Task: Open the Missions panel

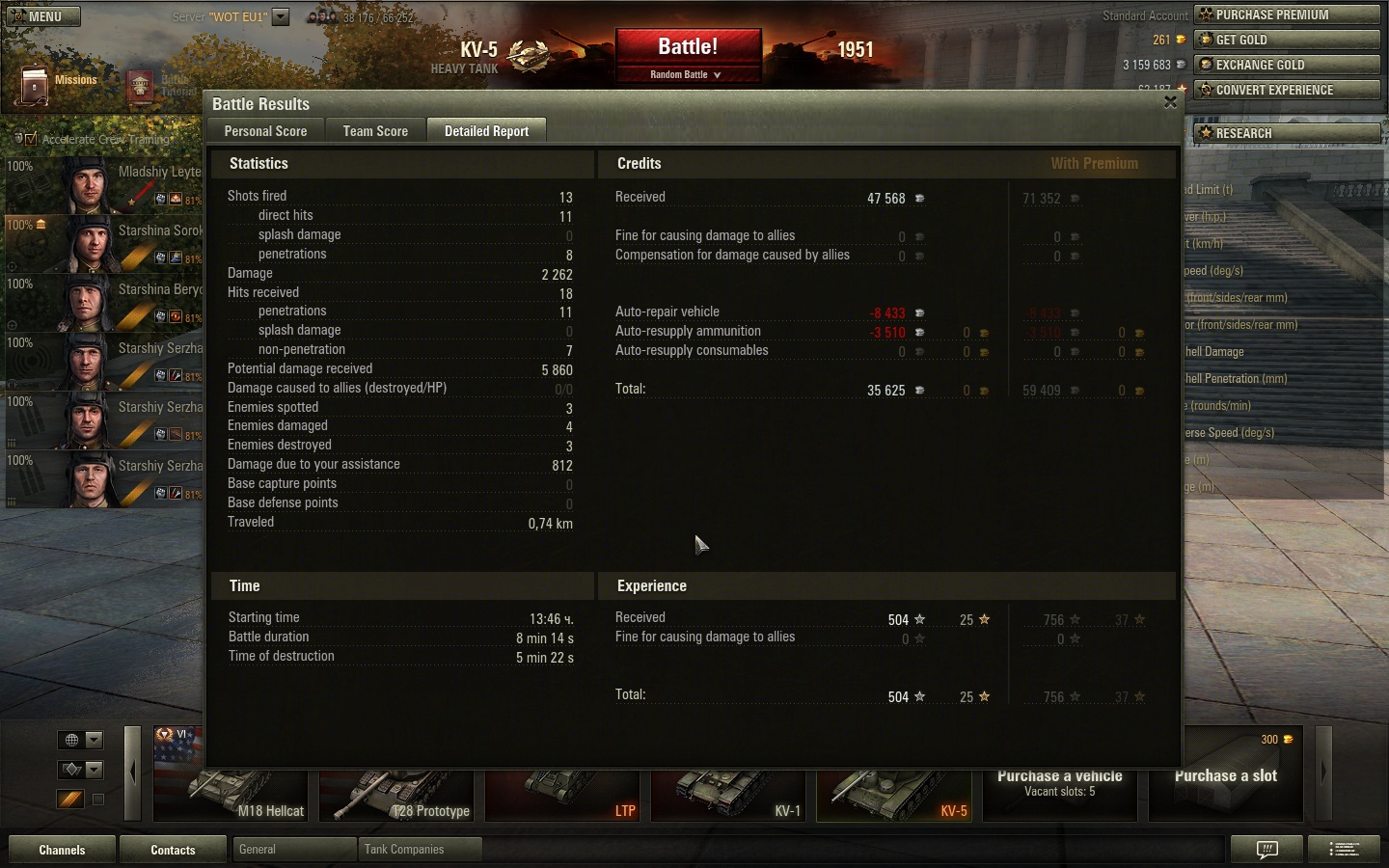Action: point(58,85)
